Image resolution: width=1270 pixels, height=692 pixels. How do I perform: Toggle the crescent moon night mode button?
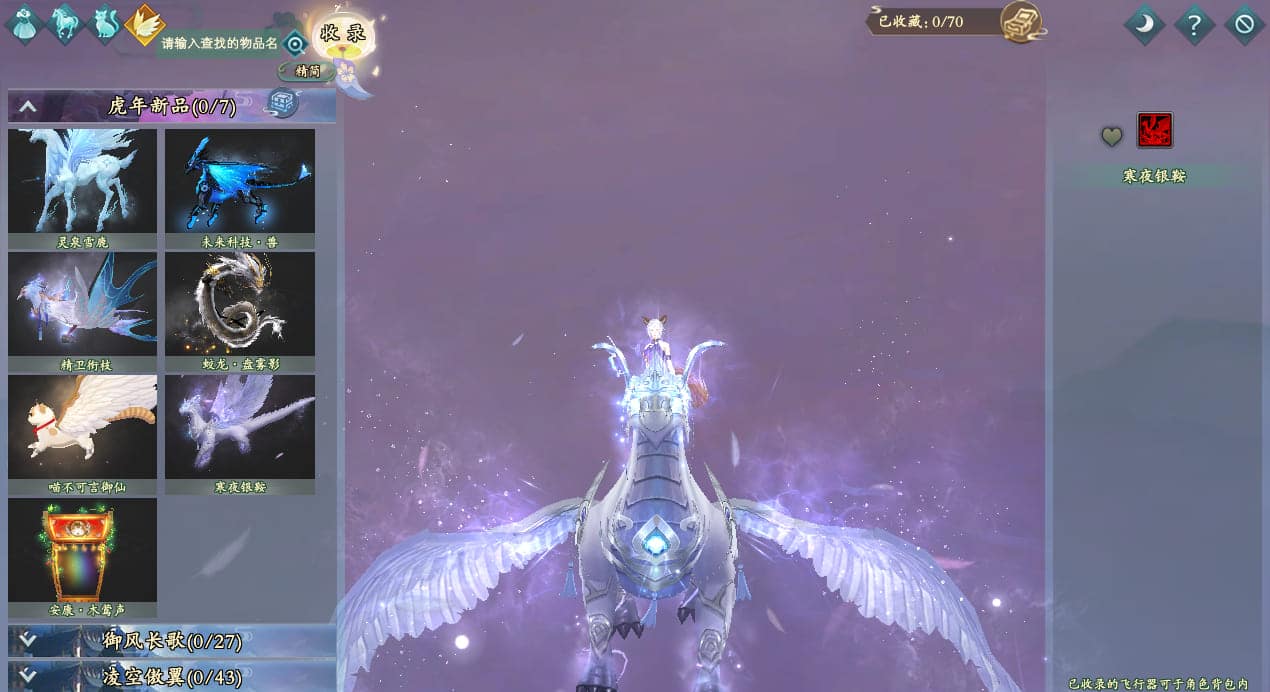[1144, 24]
